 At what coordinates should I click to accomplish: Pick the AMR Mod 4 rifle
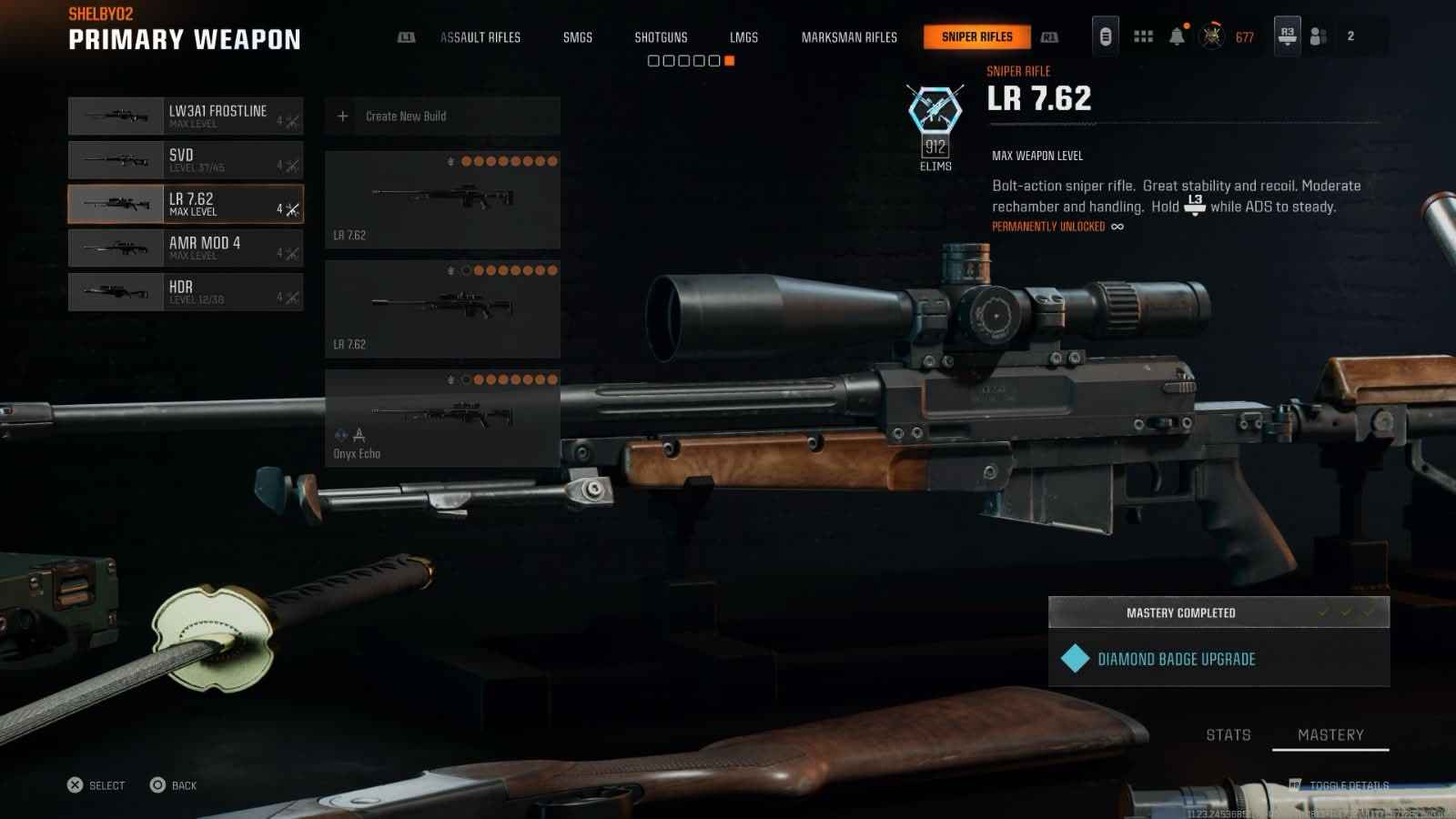coord(186,248)
